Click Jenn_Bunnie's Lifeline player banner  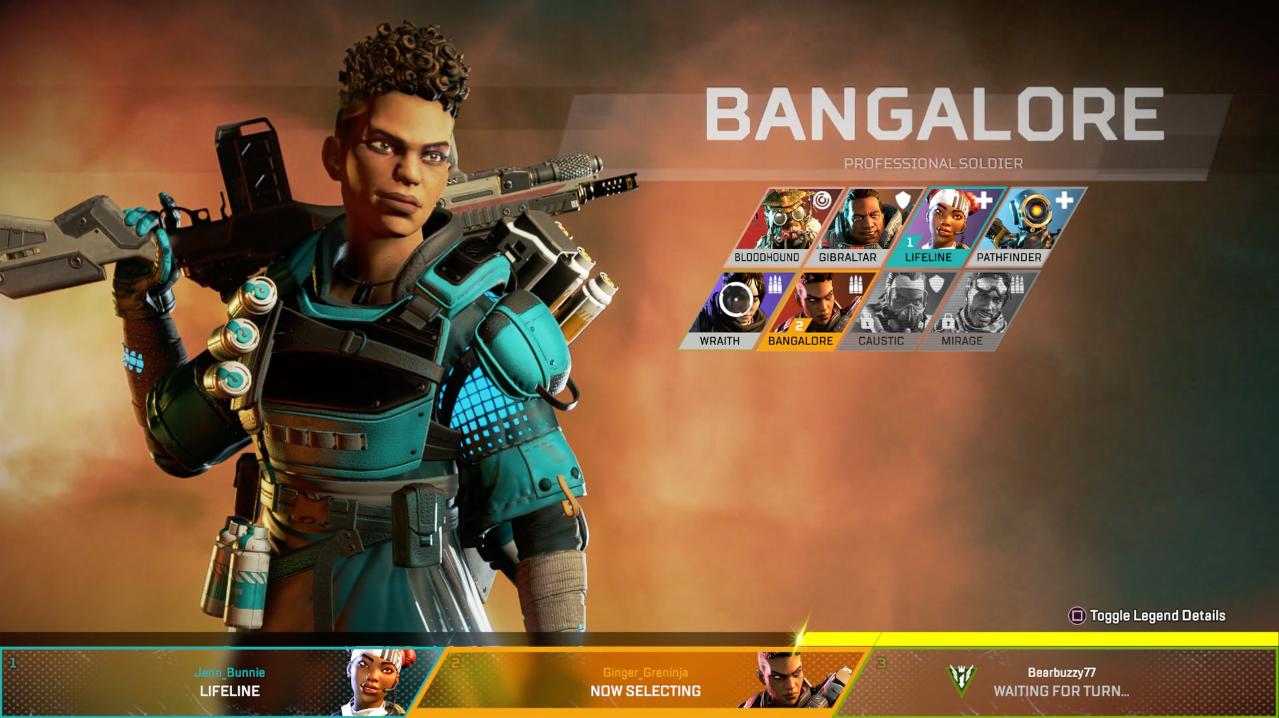coord(215,681)
